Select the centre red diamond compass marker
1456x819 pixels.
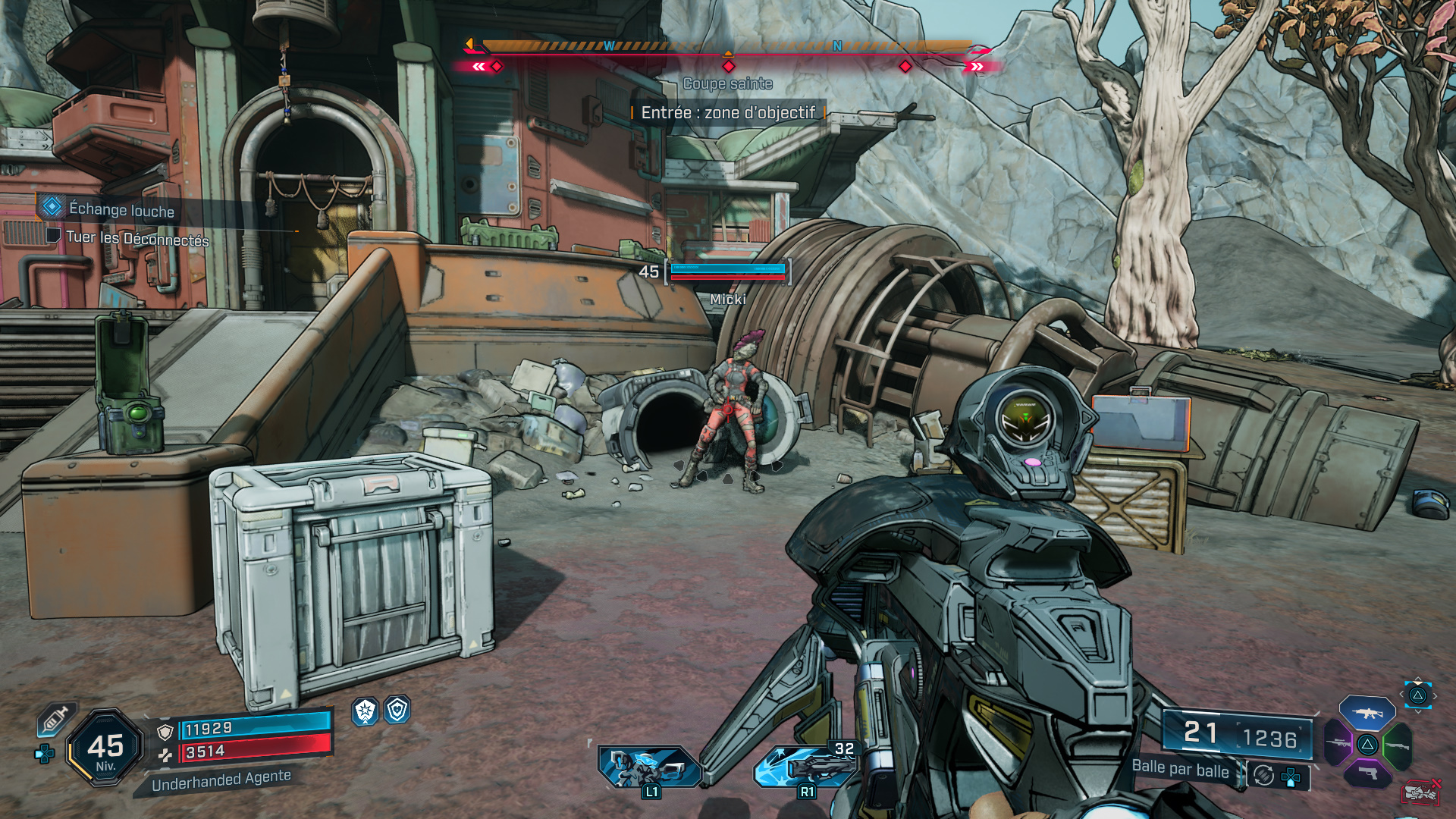[x=729, y=67]
